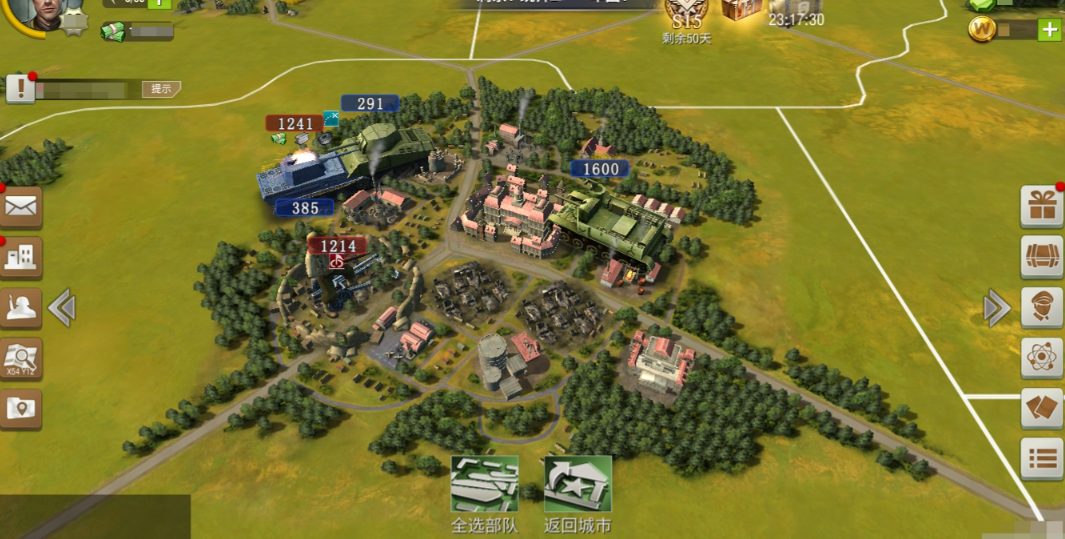The width and height of the screenshot is (1065, 539).
Task: Open the mail envelope icon
Action: [x=21, y=207]
